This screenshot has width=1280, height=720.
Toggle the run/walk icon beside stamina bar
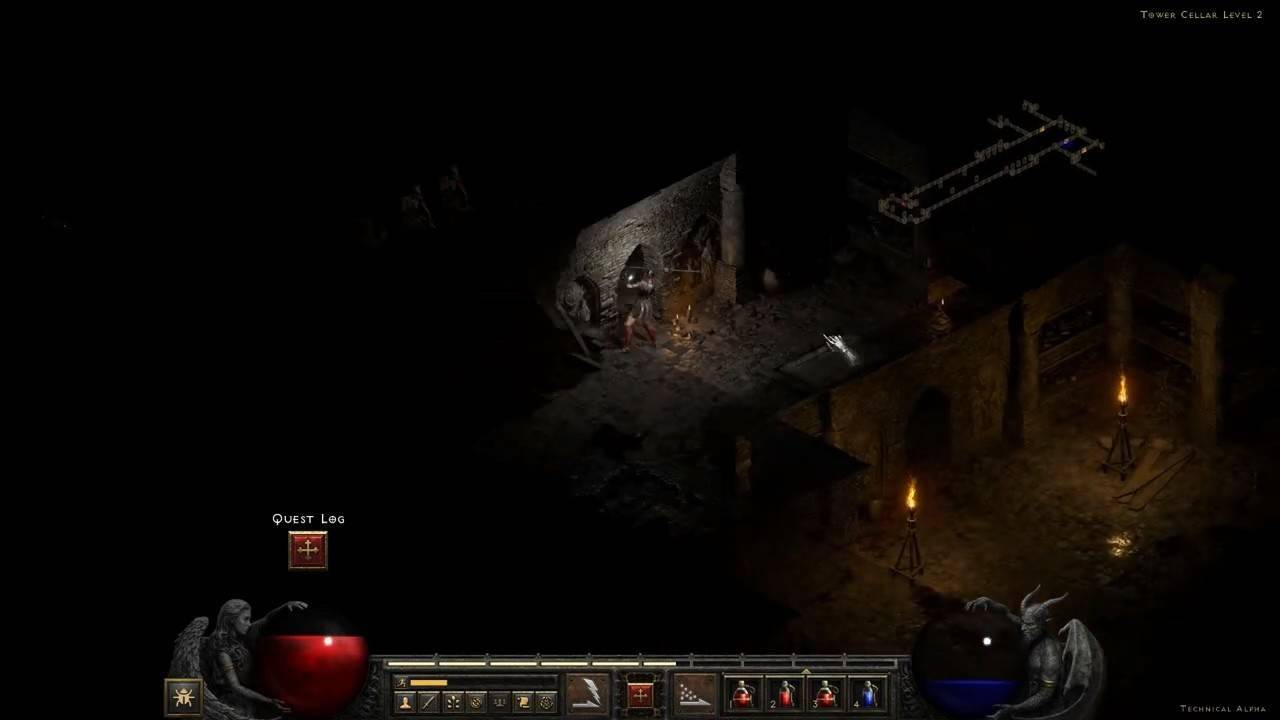pyautogui.click(x=402, y=682)
